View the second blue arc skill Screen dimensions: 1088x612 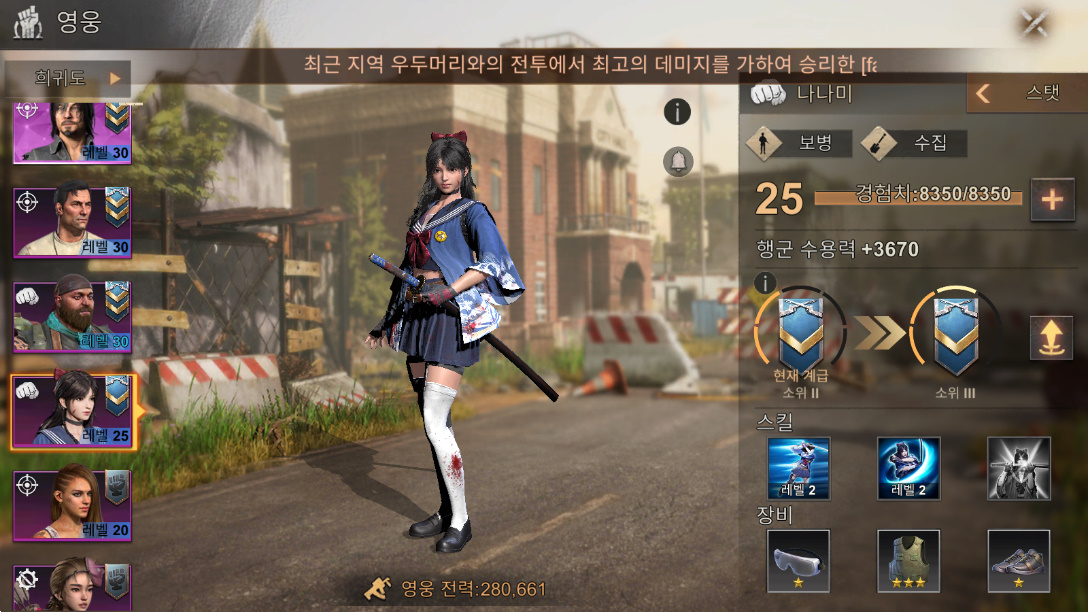pos(908,468)
